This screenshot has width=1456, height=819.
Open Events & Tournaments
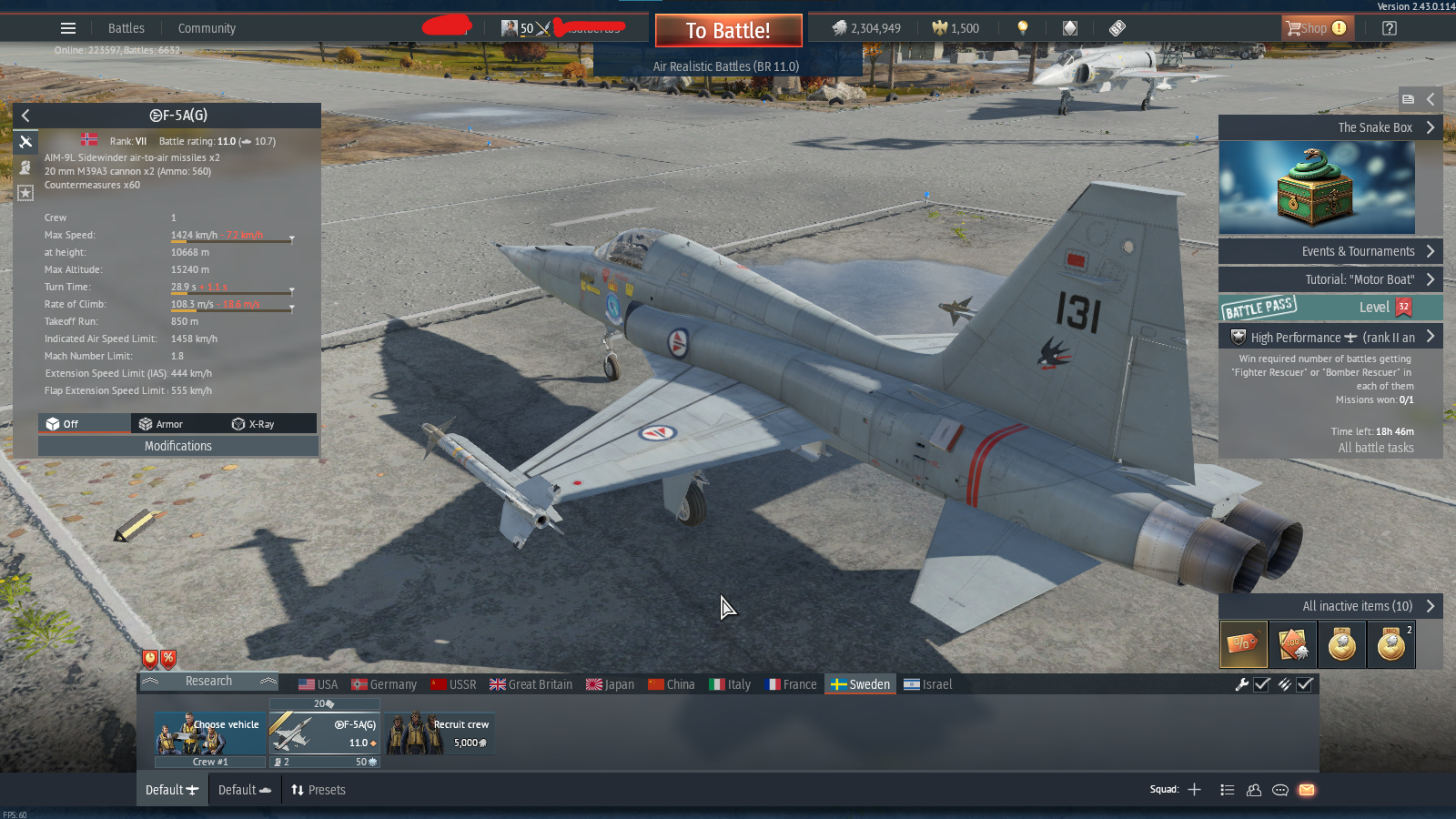pyautogui.click(x=1329, y=251)
